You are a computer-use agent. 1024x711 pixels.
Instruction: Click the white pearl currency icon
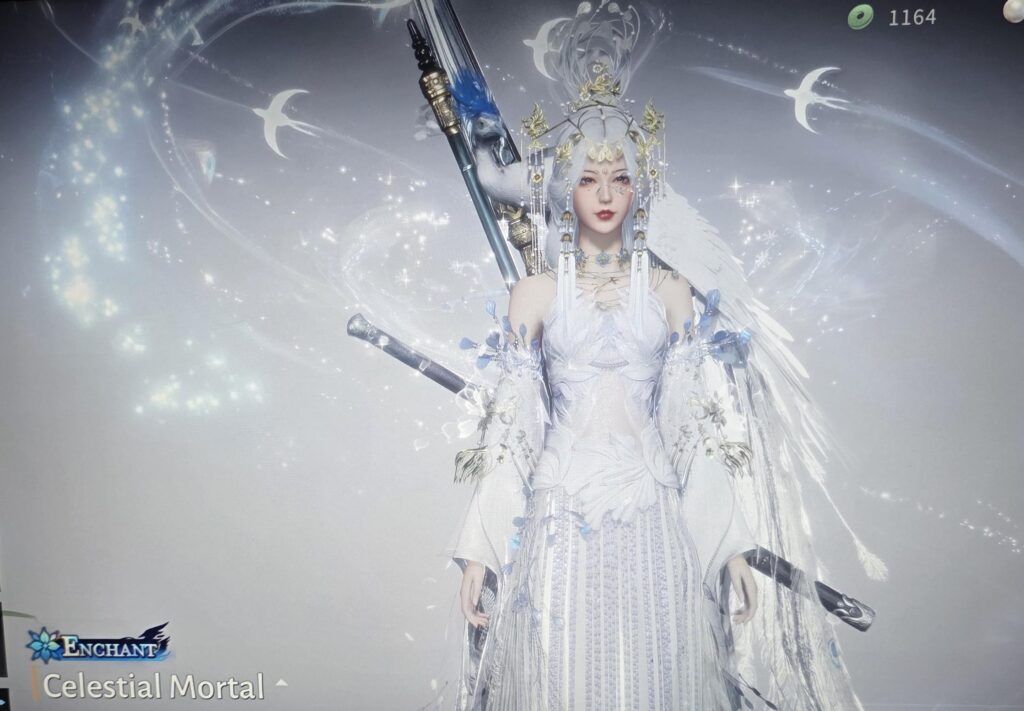(1016, 10)
